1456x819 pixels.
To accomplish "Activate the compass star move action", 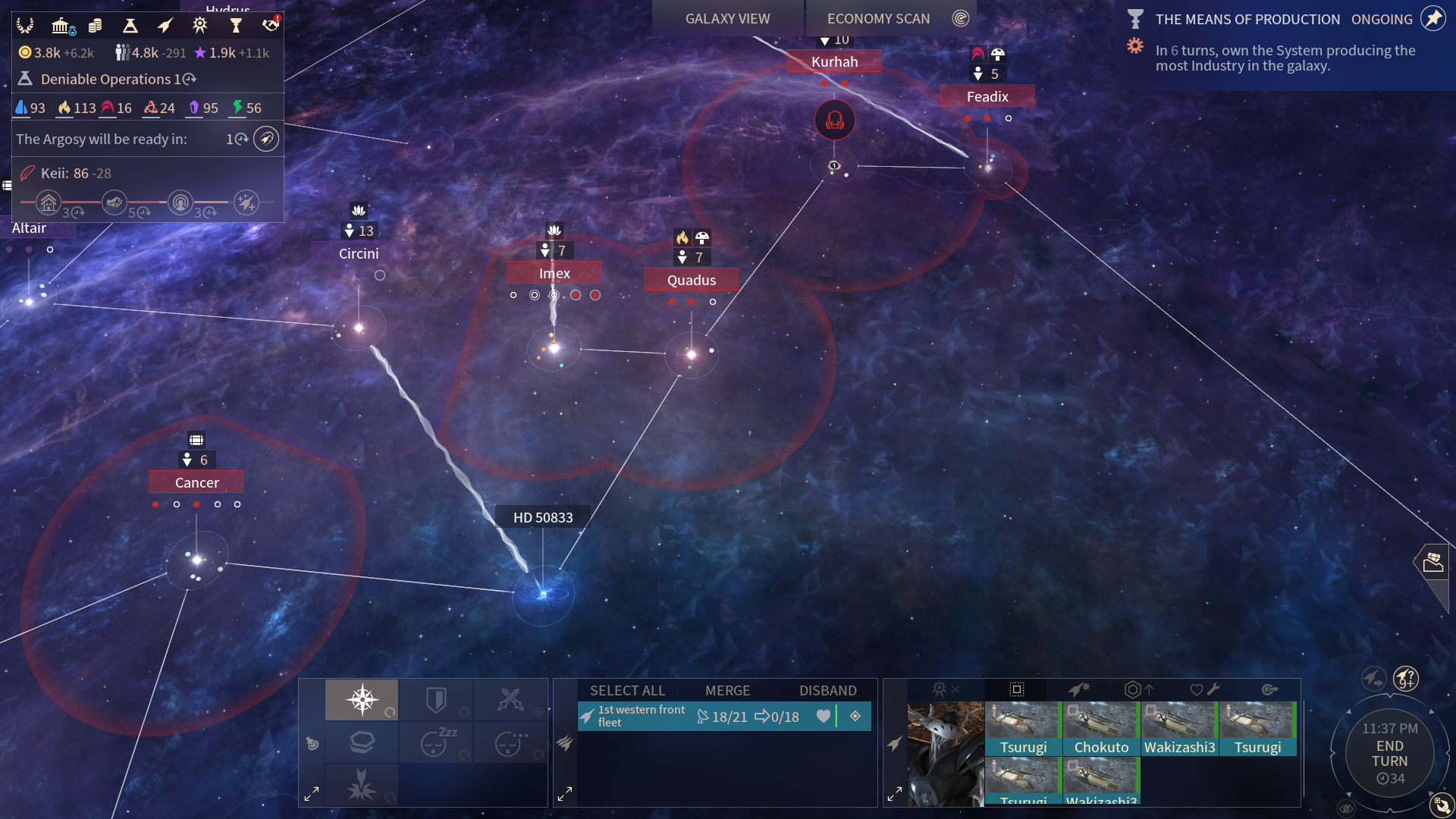I will pos(362,699).
